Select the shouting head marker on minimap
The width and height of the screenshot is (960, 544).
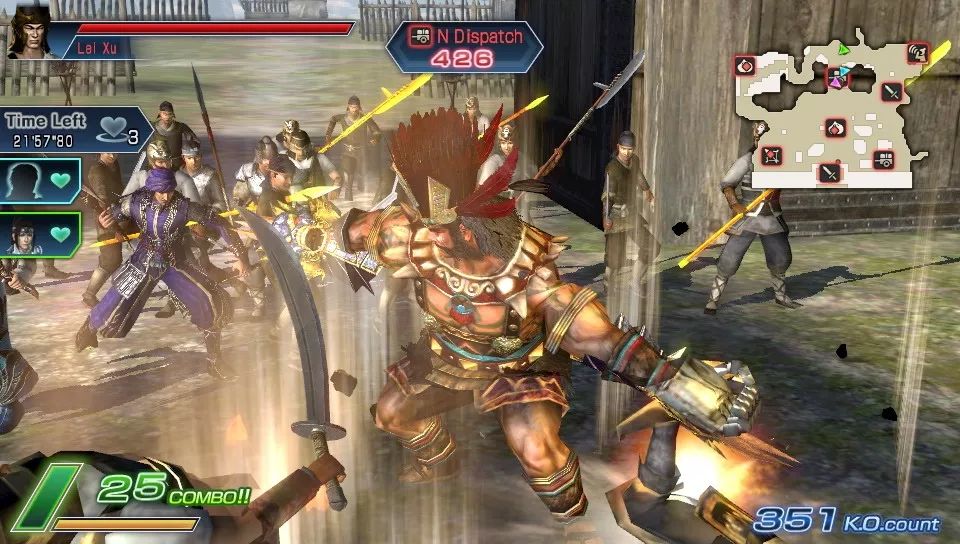pos(916,52)
